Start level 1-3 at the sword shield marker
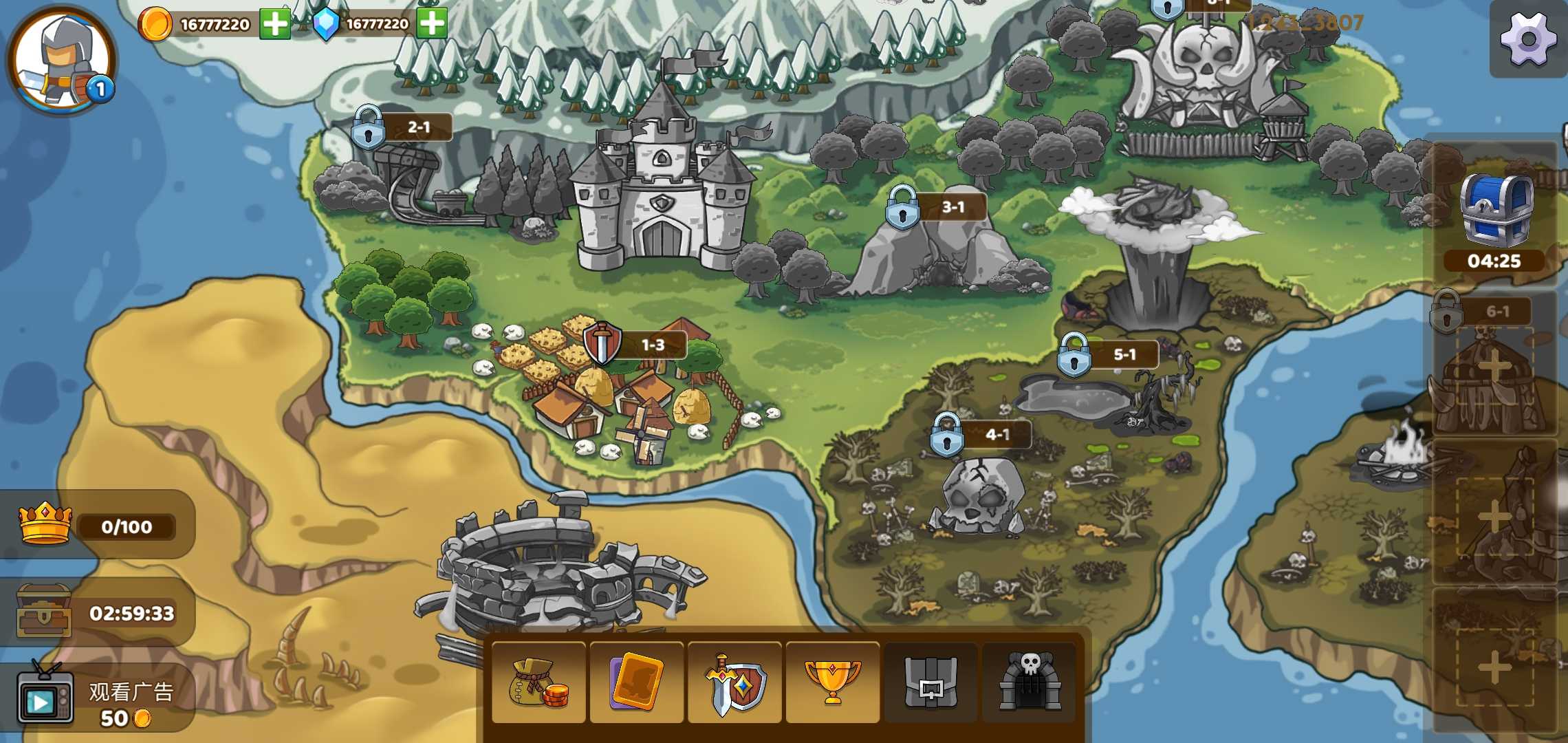Image resolution: width=1568 pixels, height=743 pixels. (x=602, y=343)
